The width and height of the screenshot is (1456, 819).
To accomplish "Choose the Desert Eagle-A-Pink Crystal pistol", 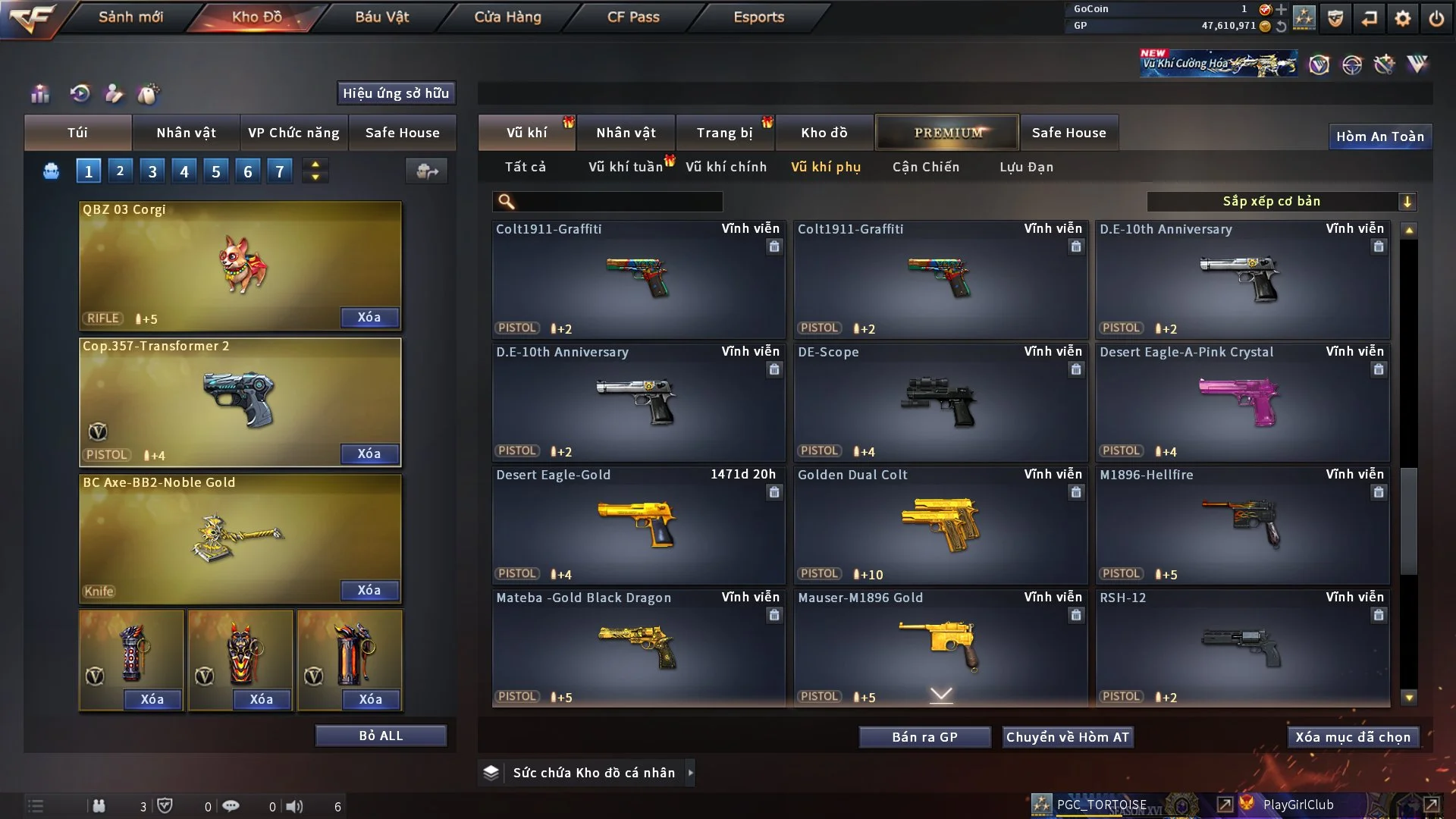I will point(1241,402).
